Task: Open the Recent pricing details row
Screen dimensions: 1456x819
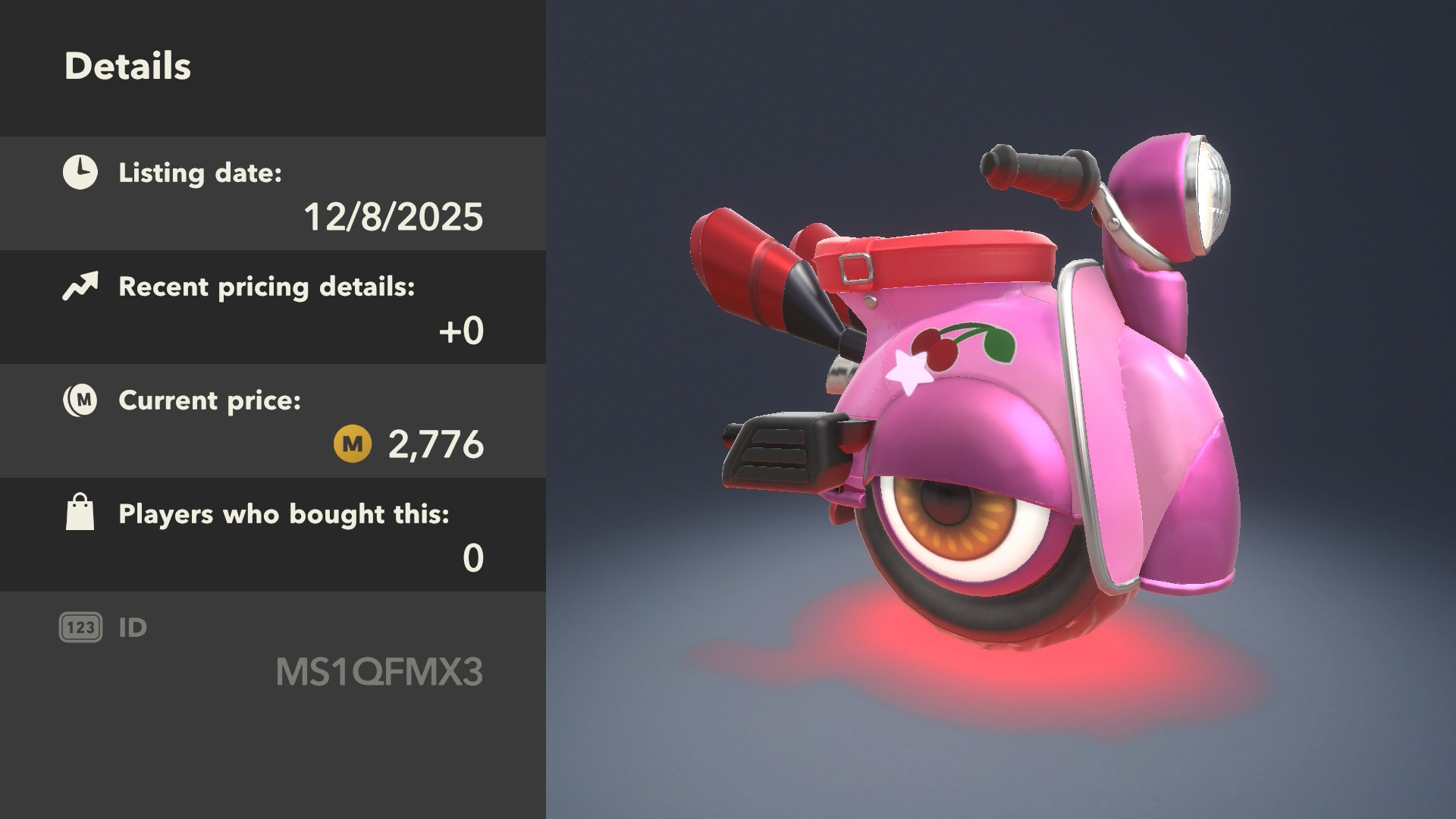Action: tap(273, 307)
